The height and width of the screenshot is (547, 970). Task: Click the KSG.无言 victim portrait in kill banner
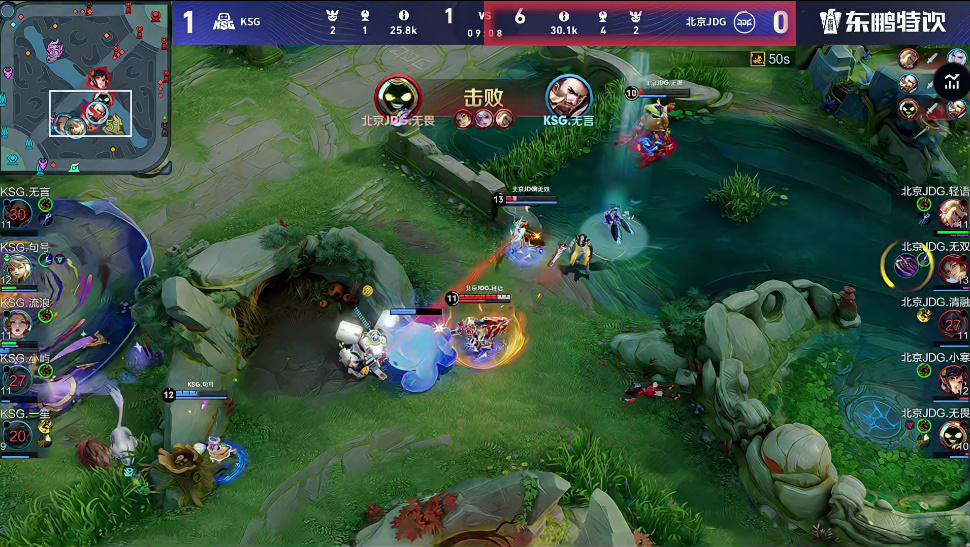click(568, 96)
